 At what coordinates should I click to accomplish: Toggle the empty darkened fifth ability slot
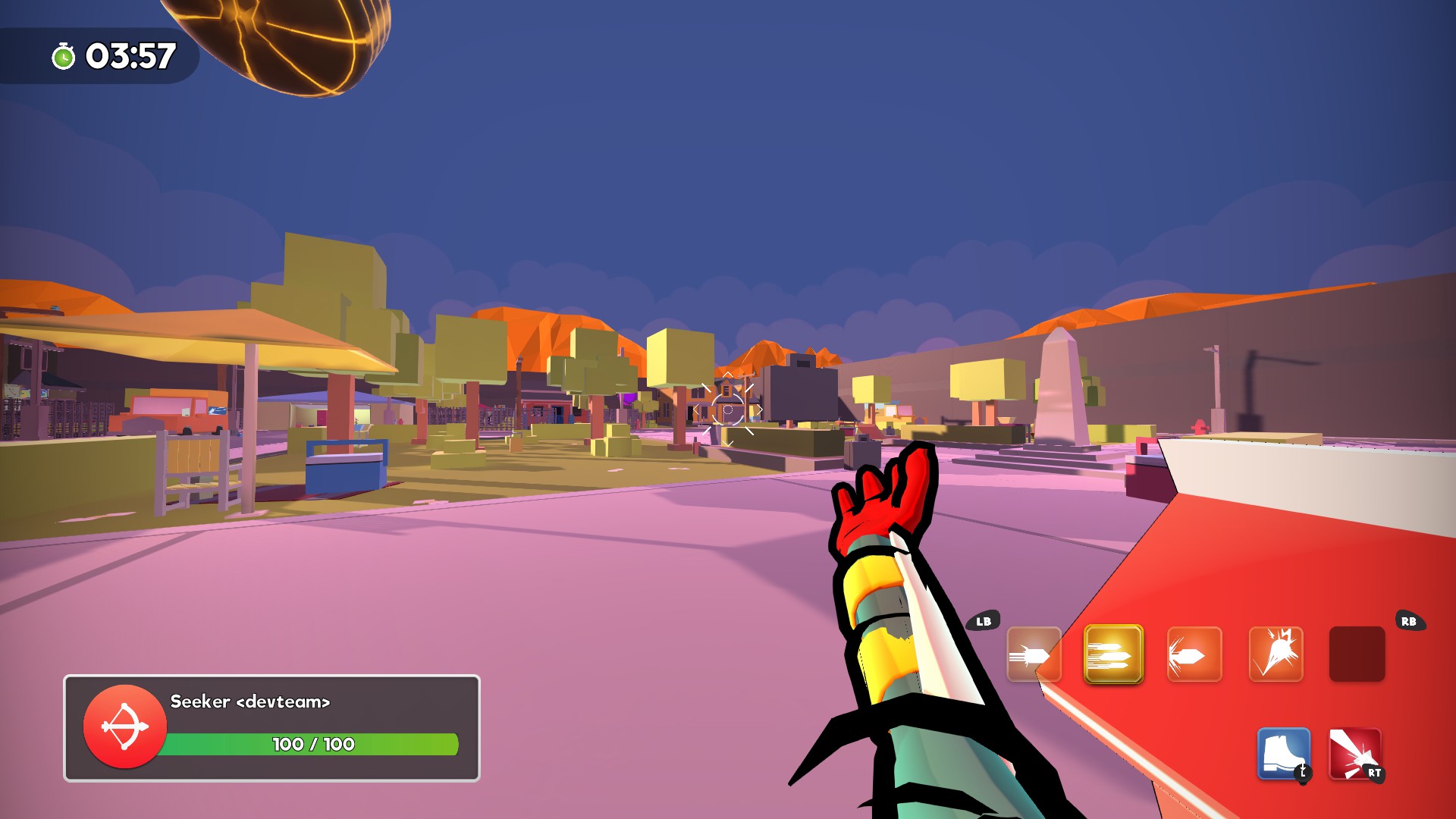pyautogui.click(x=1357, y=653)
